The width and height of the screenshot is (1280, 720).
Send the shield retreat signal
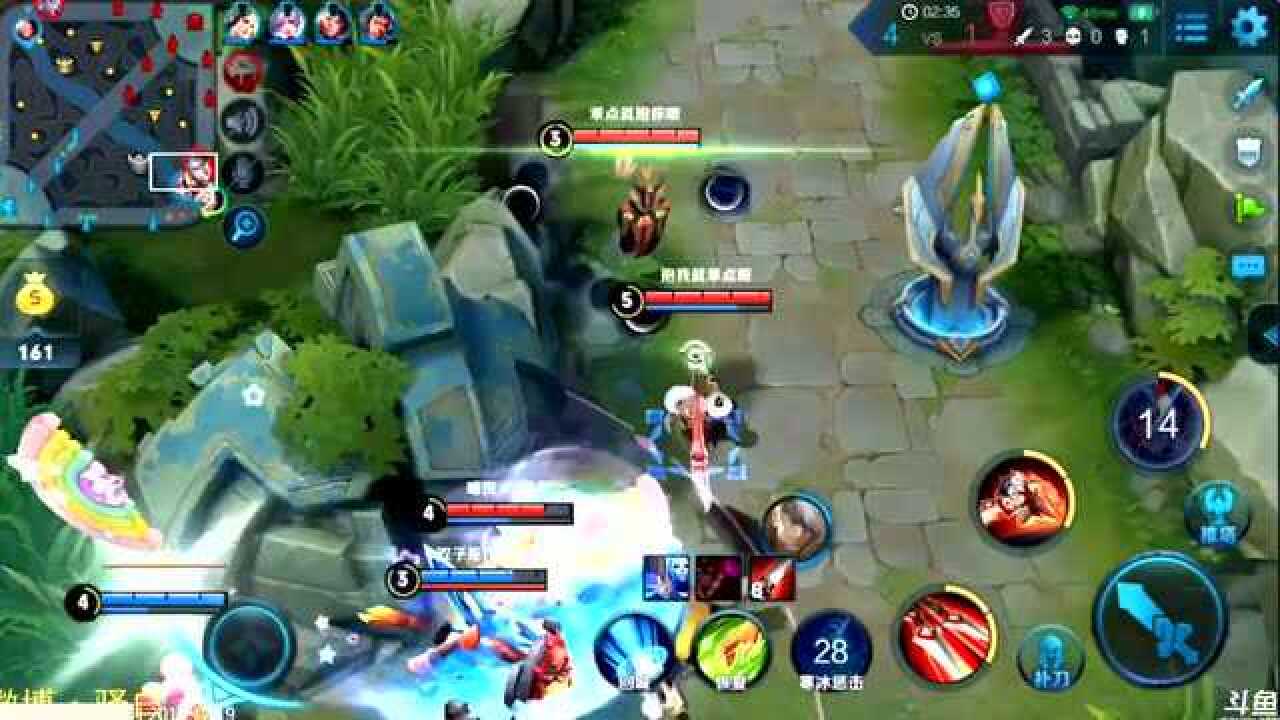(1248, 152)
